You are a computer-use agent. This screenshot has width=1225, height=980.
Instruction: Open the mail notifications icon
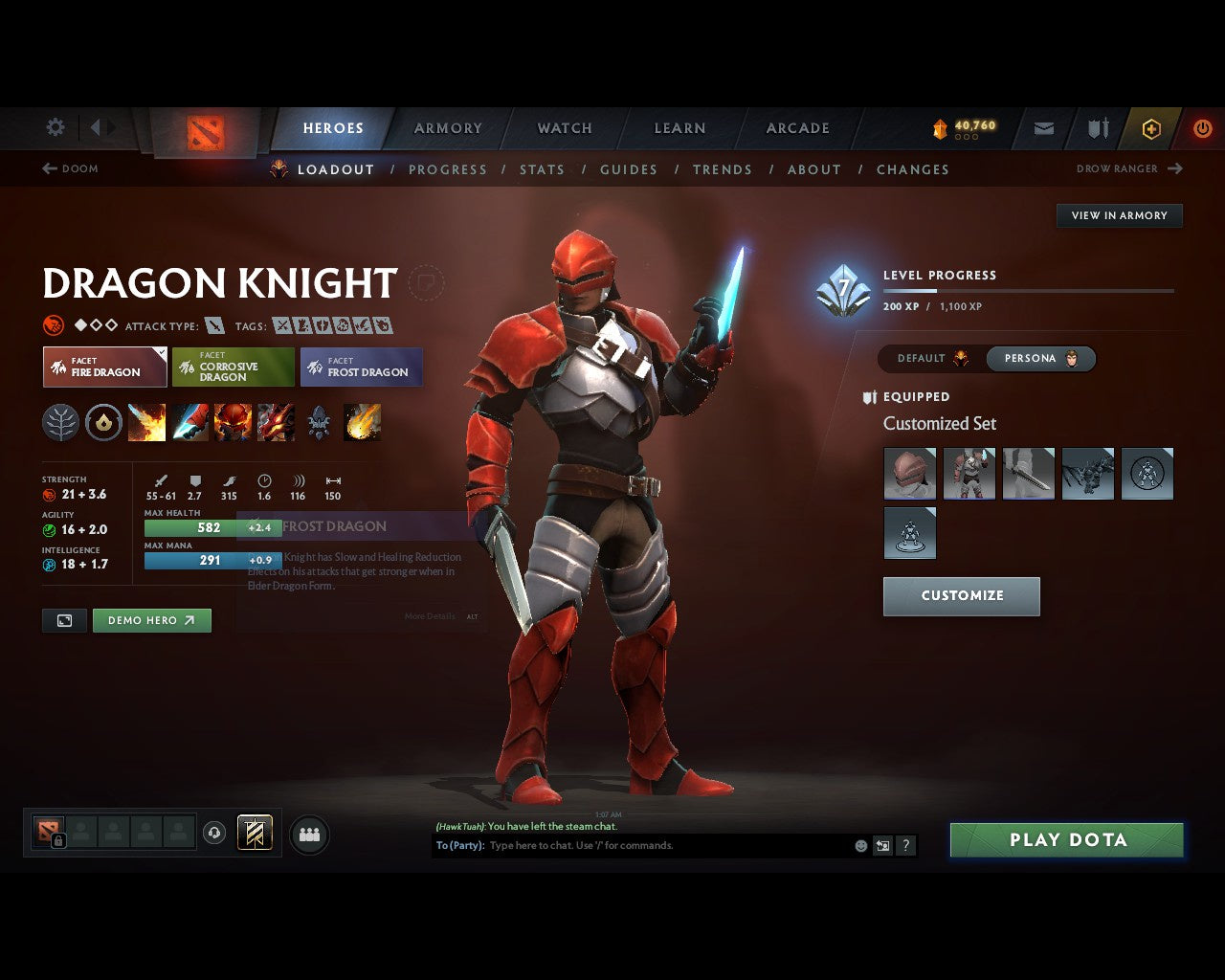click(1043, 128)
